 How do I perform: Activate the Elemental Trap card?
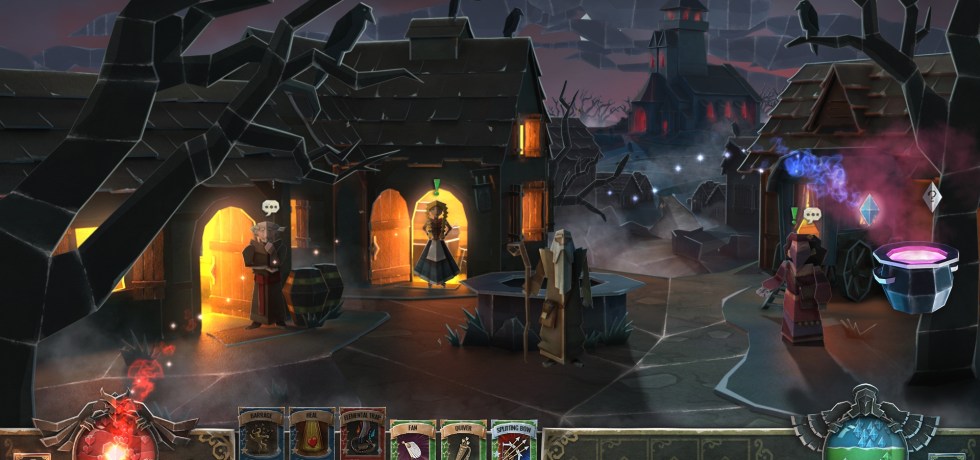(x=361, y=435)
